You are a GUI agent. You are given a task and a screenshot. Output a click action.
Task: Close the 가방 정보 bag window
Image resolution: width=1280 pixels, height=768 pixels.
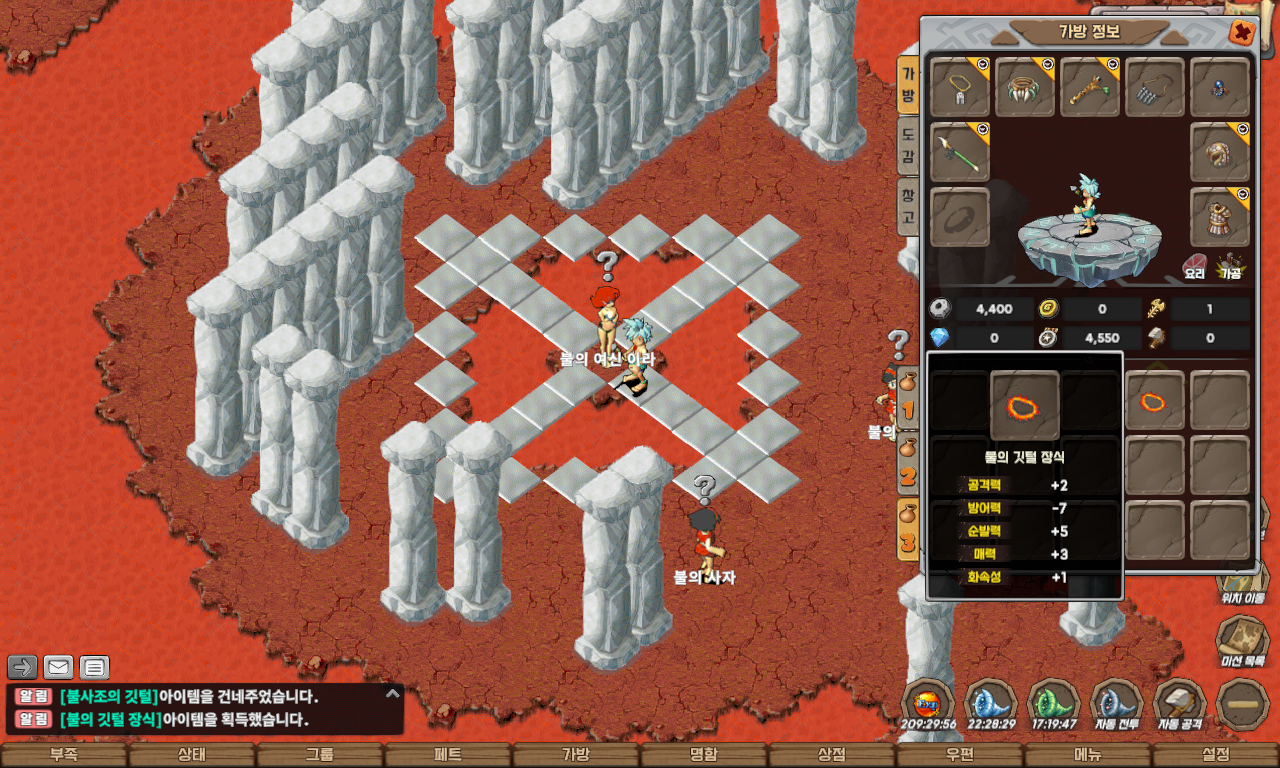coord(1242,32)
